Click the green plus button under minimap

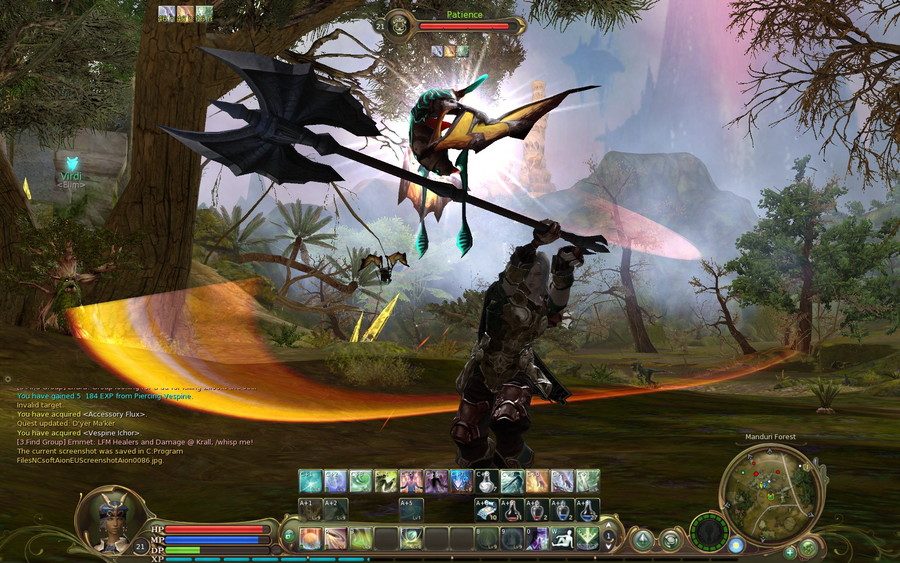[790, 551]
